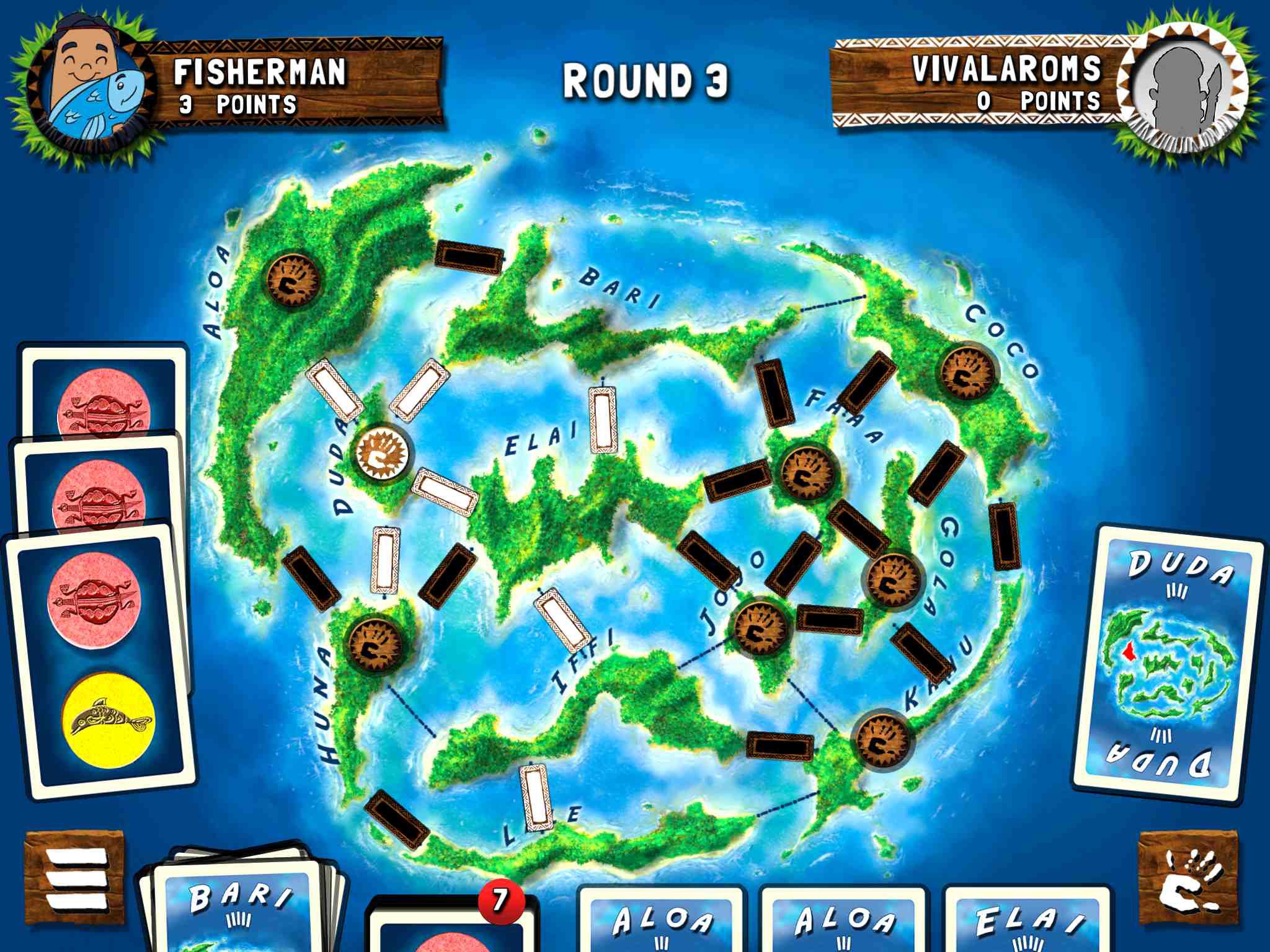1270x952 pixels.
Task: Pick the BARI card stack
Action: click(x=239, y=905)
